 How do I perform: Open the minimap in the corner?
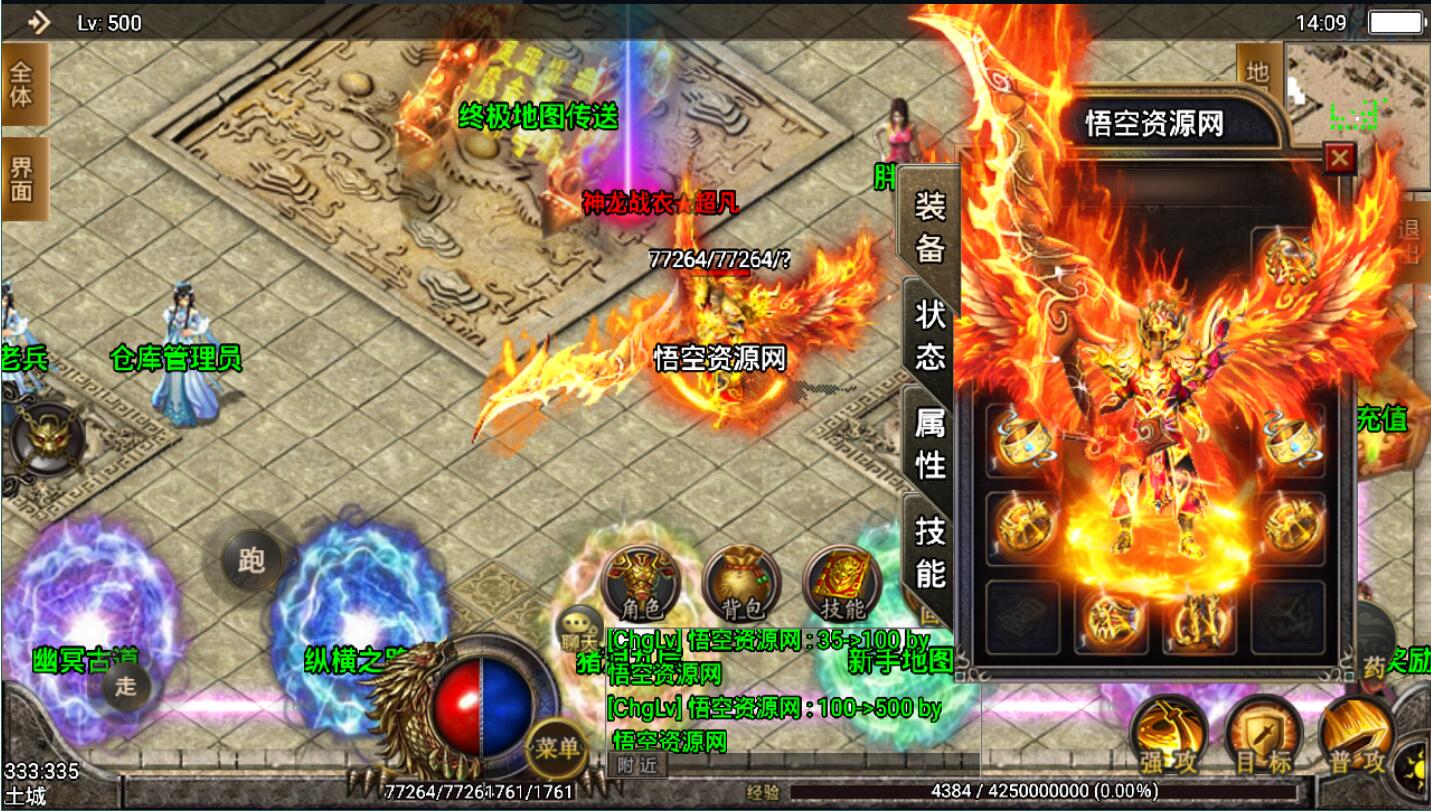[x=1355, y=90]
